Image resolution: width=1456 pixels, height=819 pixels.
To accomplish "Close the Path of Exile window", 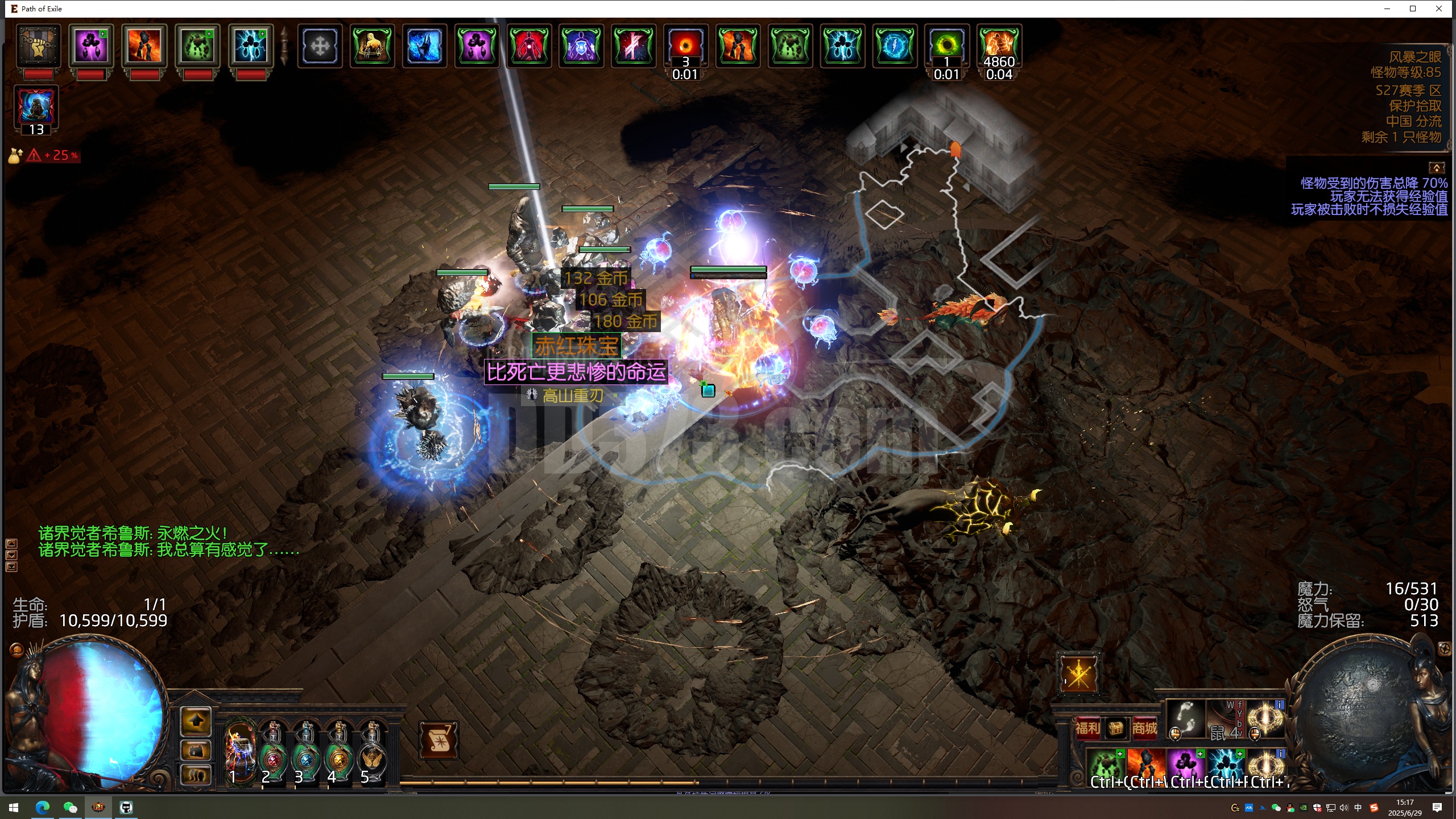I will pos(1439,9).
